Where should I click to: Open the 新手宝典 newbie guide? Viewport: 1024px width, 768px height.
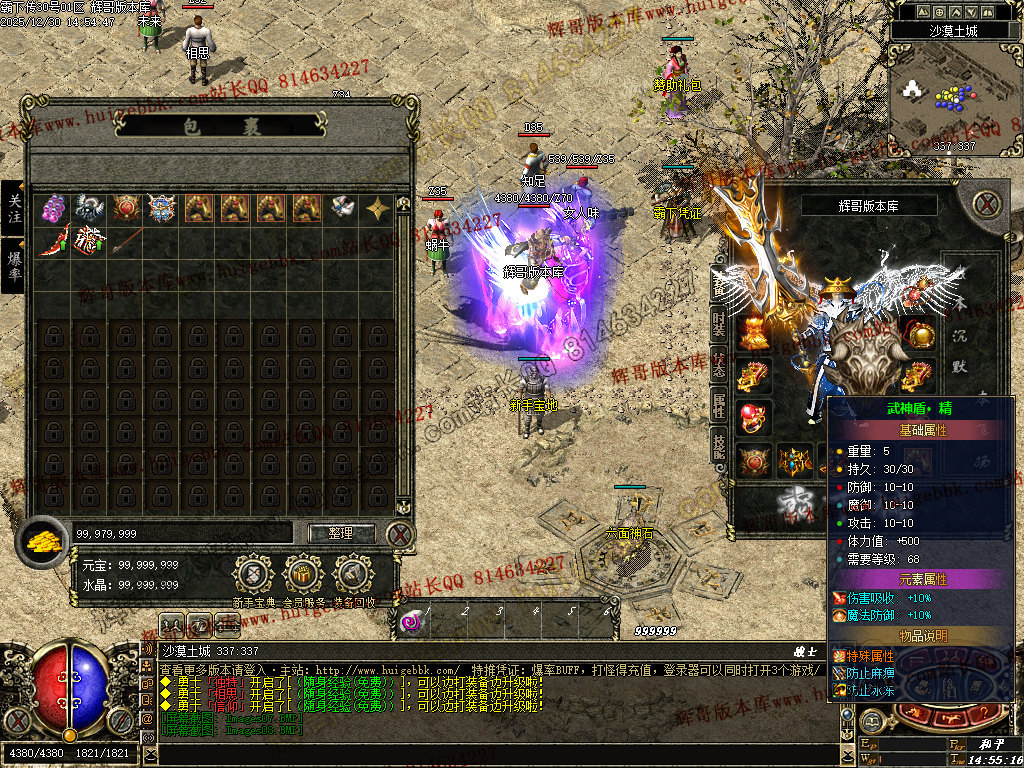pyautogui.click(x=253, y=575)
